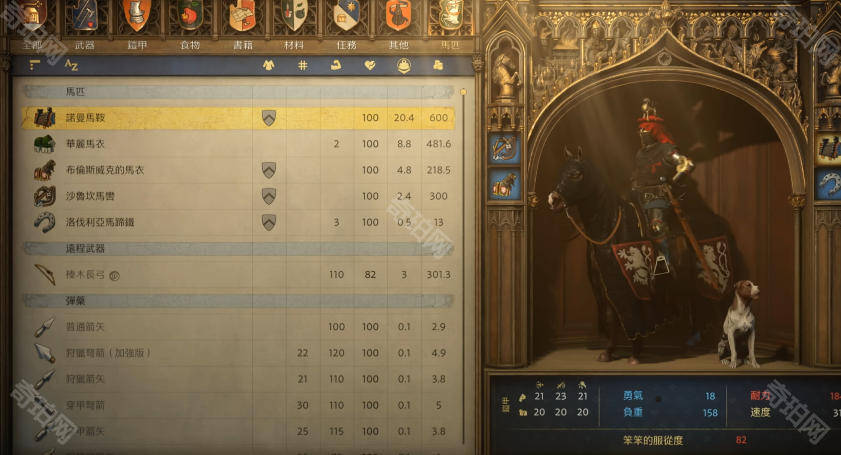Switch to the 書籍 (Books) tab
The image size is (841, 455).
tap(242, 44)
